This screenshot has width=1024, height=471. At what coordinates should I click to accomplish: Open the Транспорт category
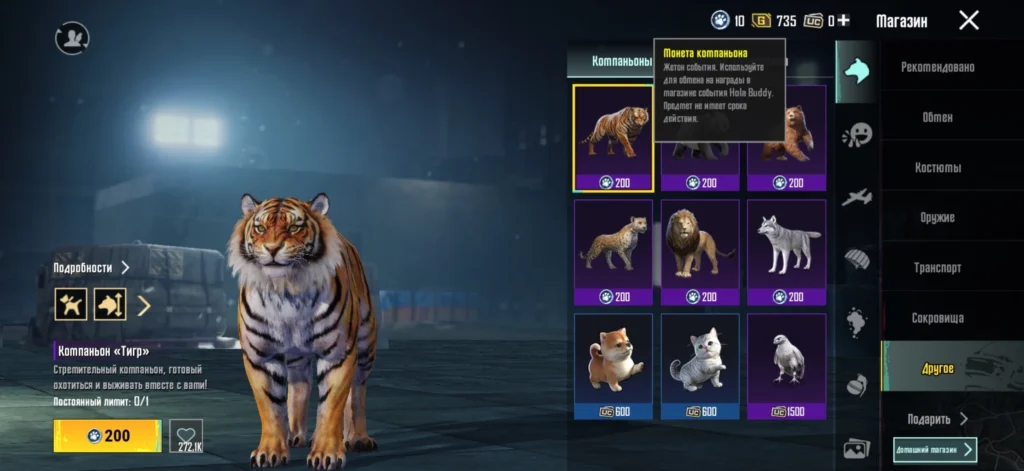[937, 268]
